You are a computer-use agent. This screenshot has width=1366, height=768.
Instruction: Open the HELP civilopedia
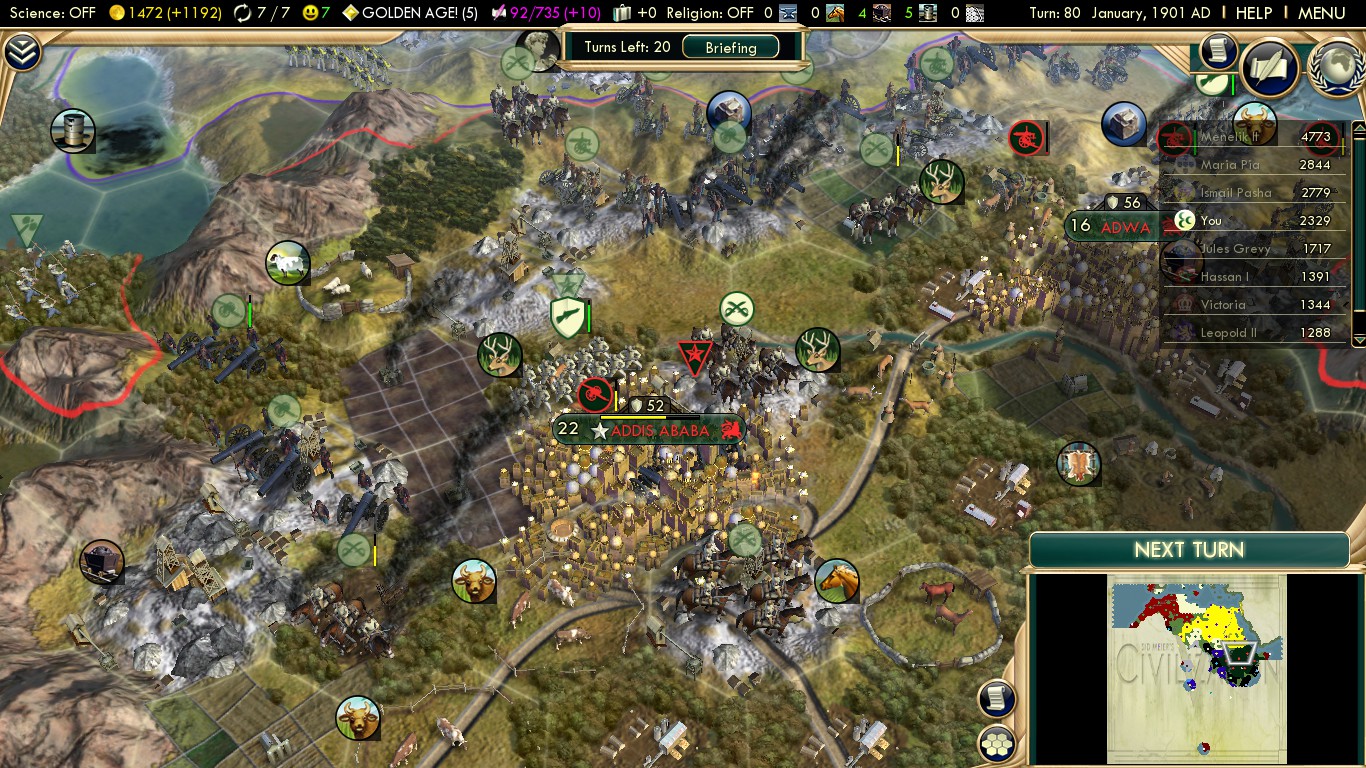1253,13
